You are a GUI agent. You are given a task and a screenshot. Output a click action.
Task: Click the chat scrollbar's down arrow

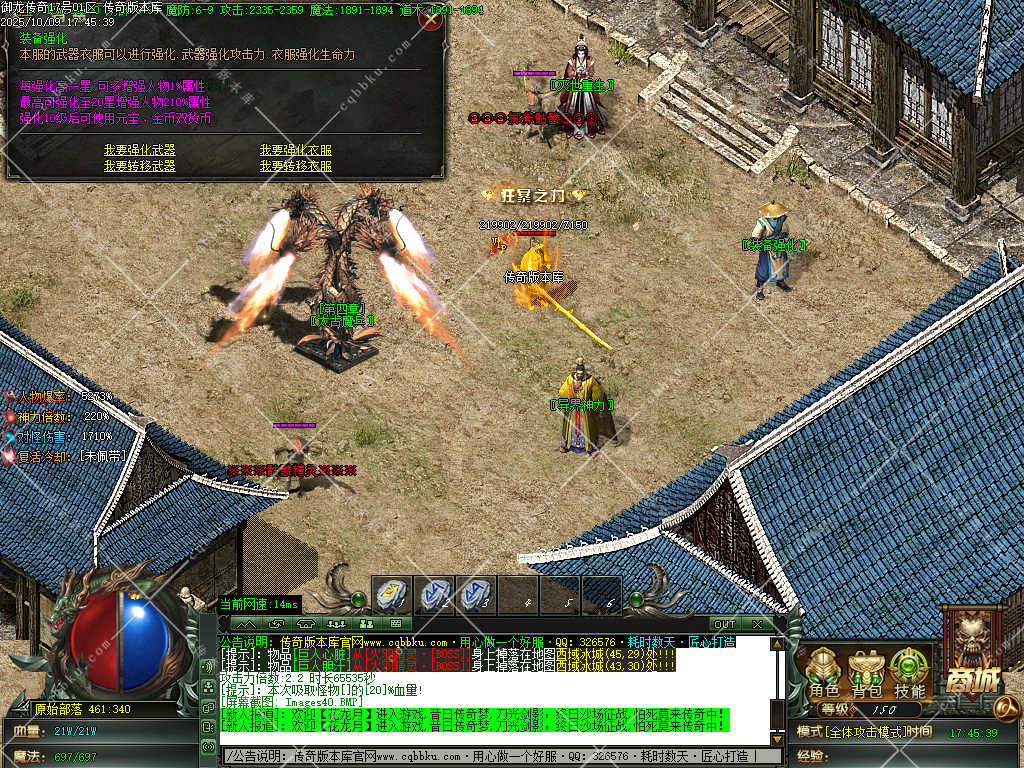pos(777,738)
